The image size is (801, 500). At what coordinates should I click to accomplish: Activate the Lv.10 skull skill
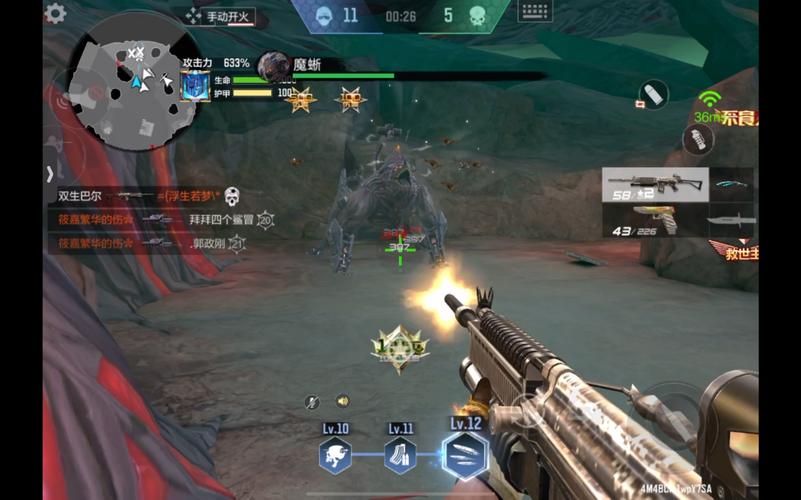335,455
